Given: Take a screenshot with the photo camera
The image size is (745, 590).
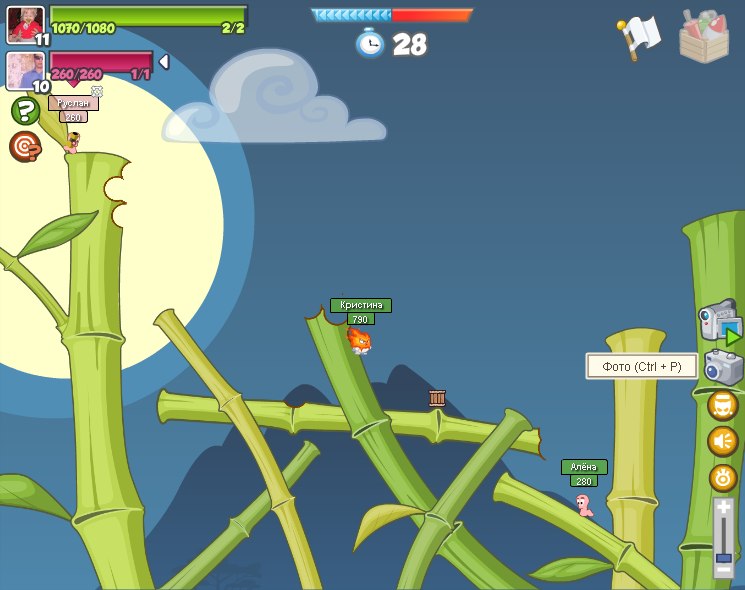Looking at the screenshot, I should (x=723, y=367).
